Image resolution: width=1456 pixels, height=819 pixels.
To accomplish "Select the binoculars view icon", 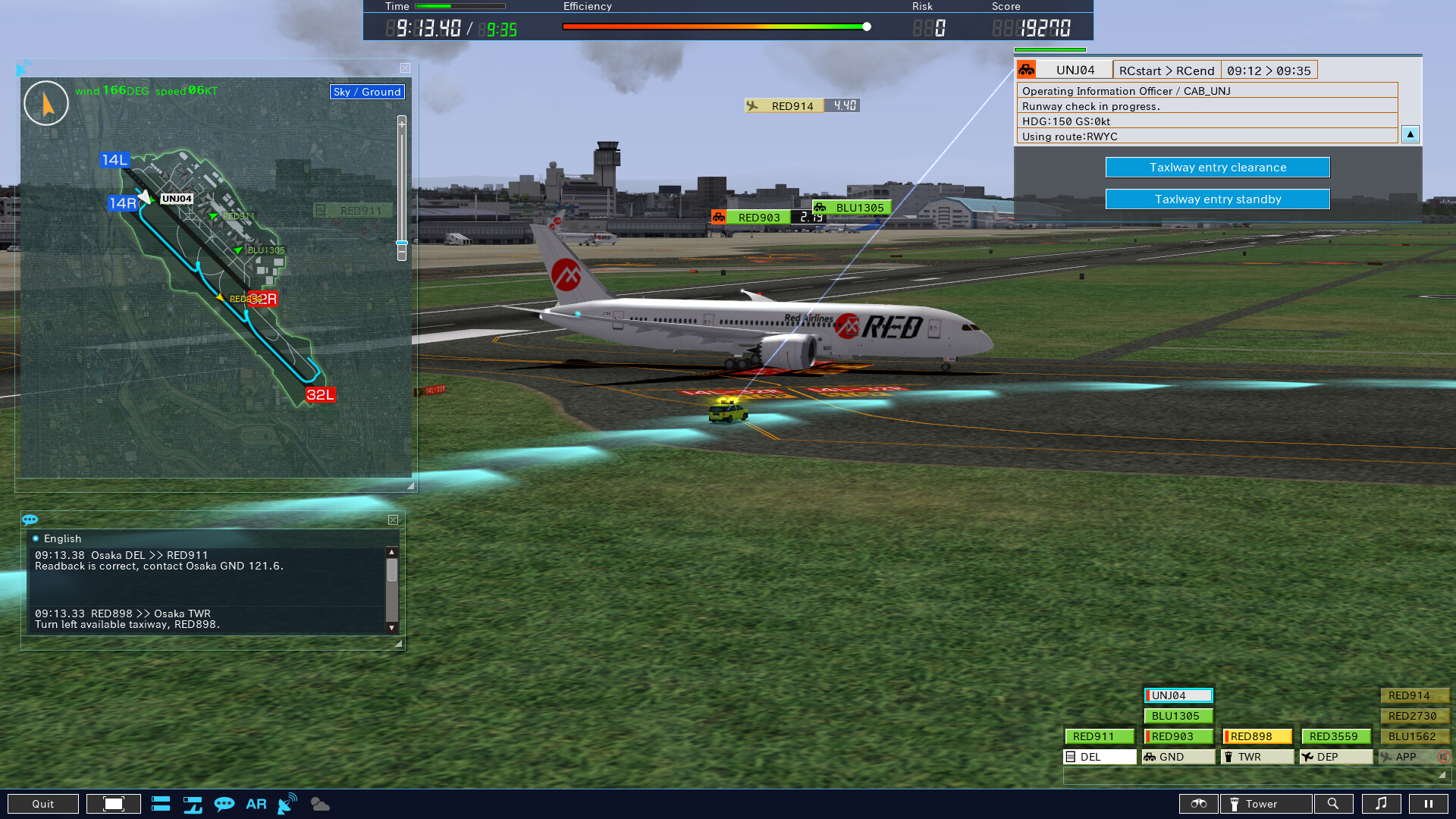I will point(1198,804).
